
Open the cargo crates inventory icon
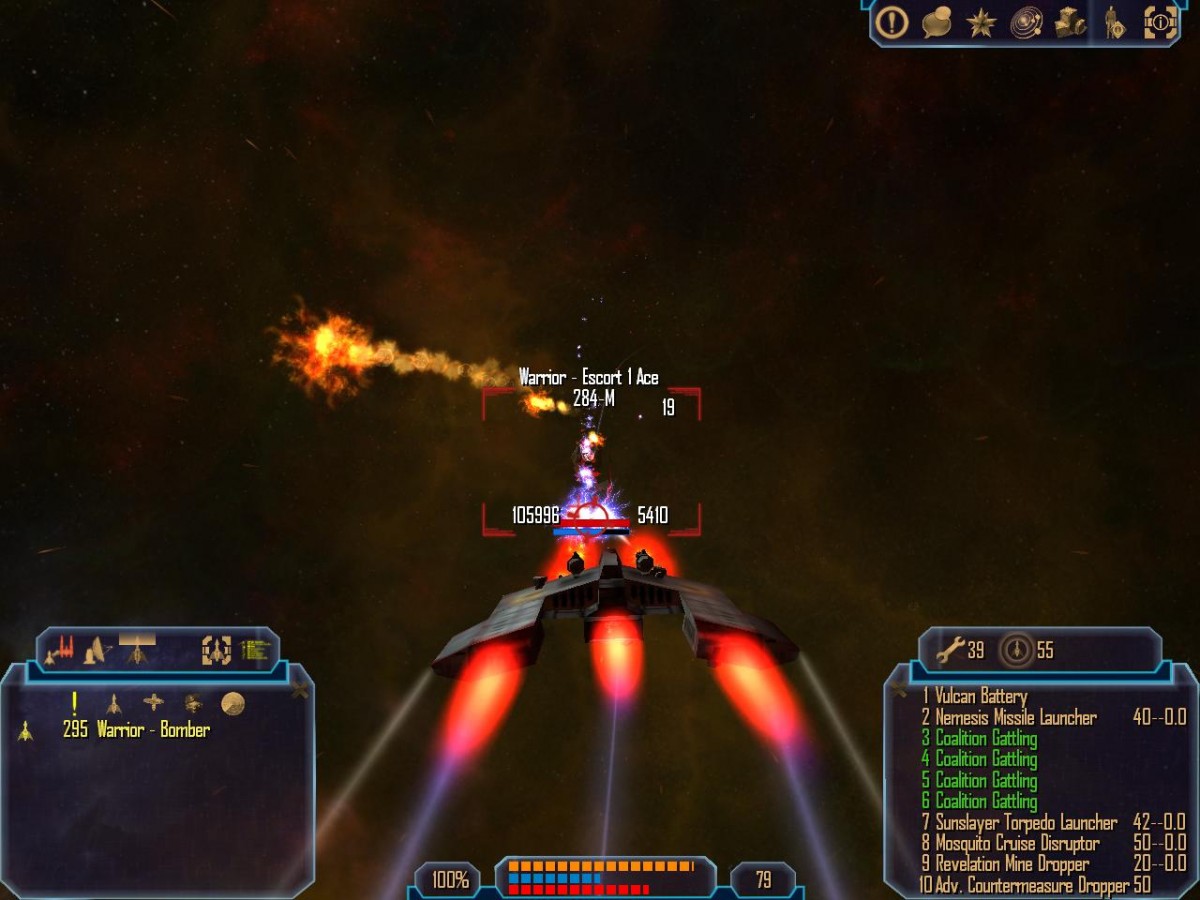pyautogui.click(x=1070, y=21)
